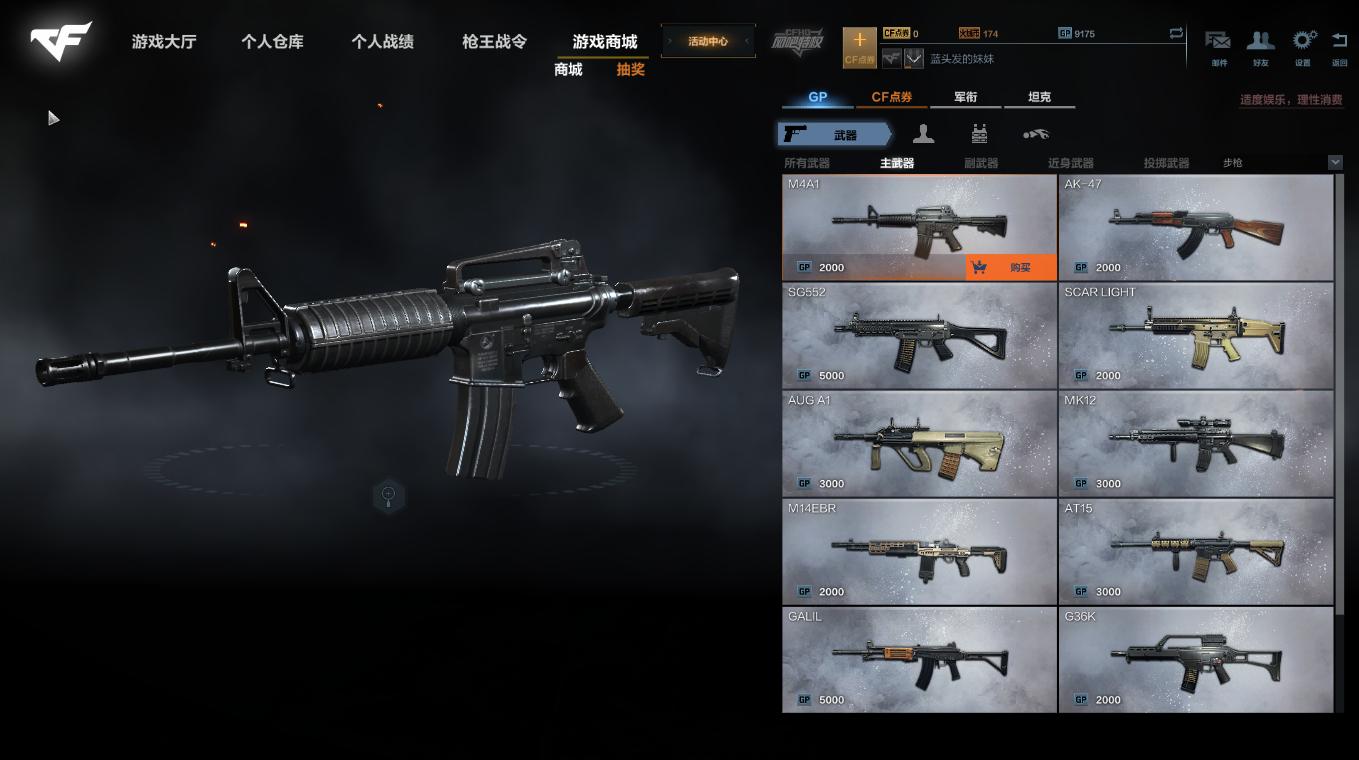Choose the AUG A1 weapon tile
This screenshot has height=760, width=1359.
(918, 443)
